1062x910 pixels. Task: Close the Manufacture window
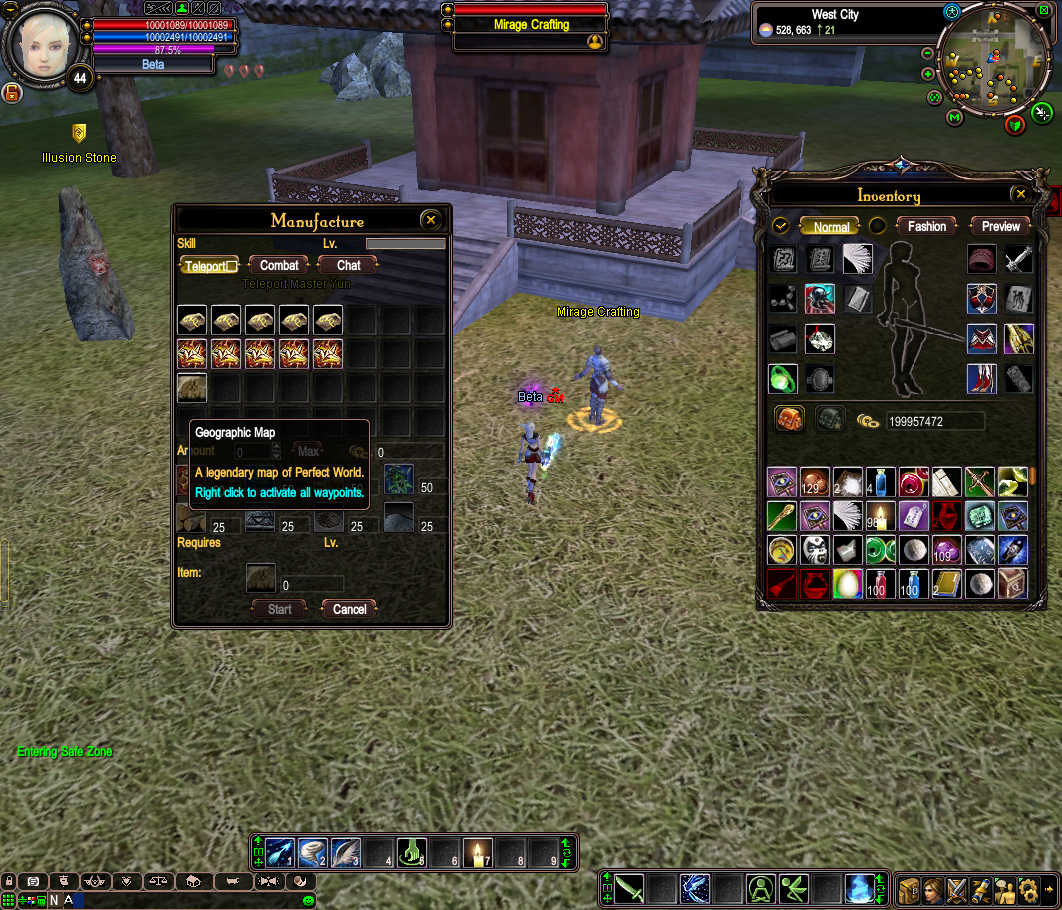[x=431, y=220]
